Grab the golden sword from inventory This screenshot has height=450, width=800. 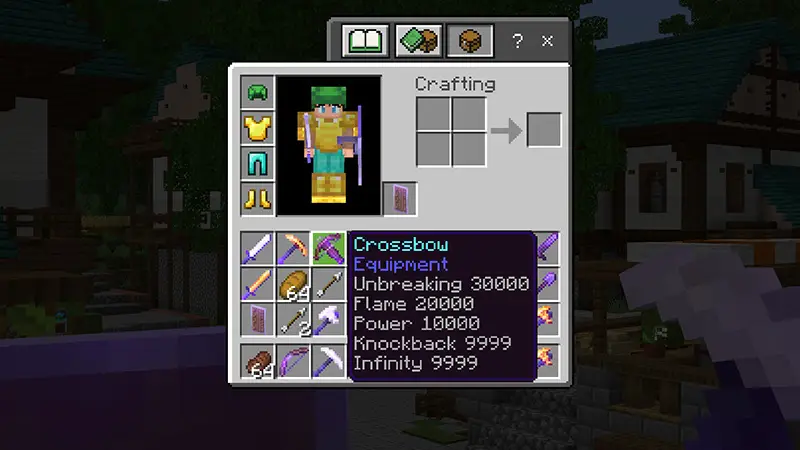tap(257, 284)
